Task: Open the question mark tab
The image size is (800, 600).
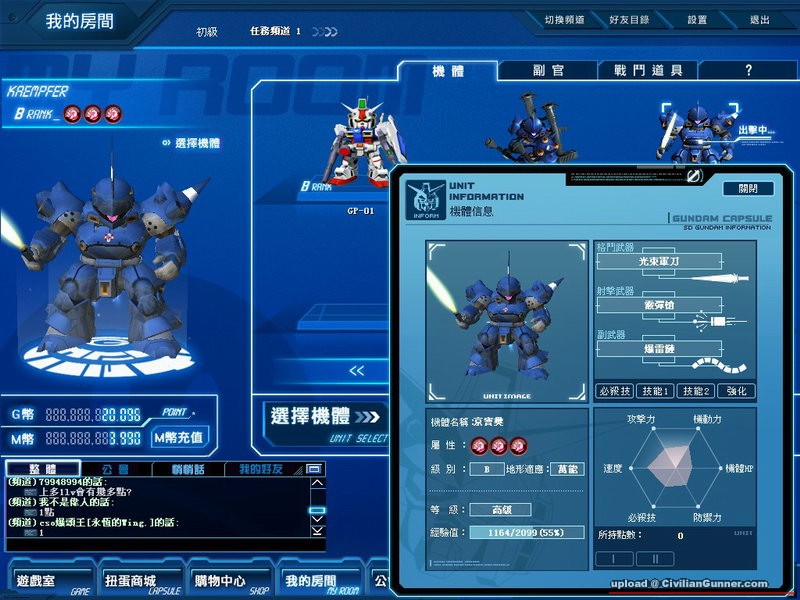Action: point(748,71)
